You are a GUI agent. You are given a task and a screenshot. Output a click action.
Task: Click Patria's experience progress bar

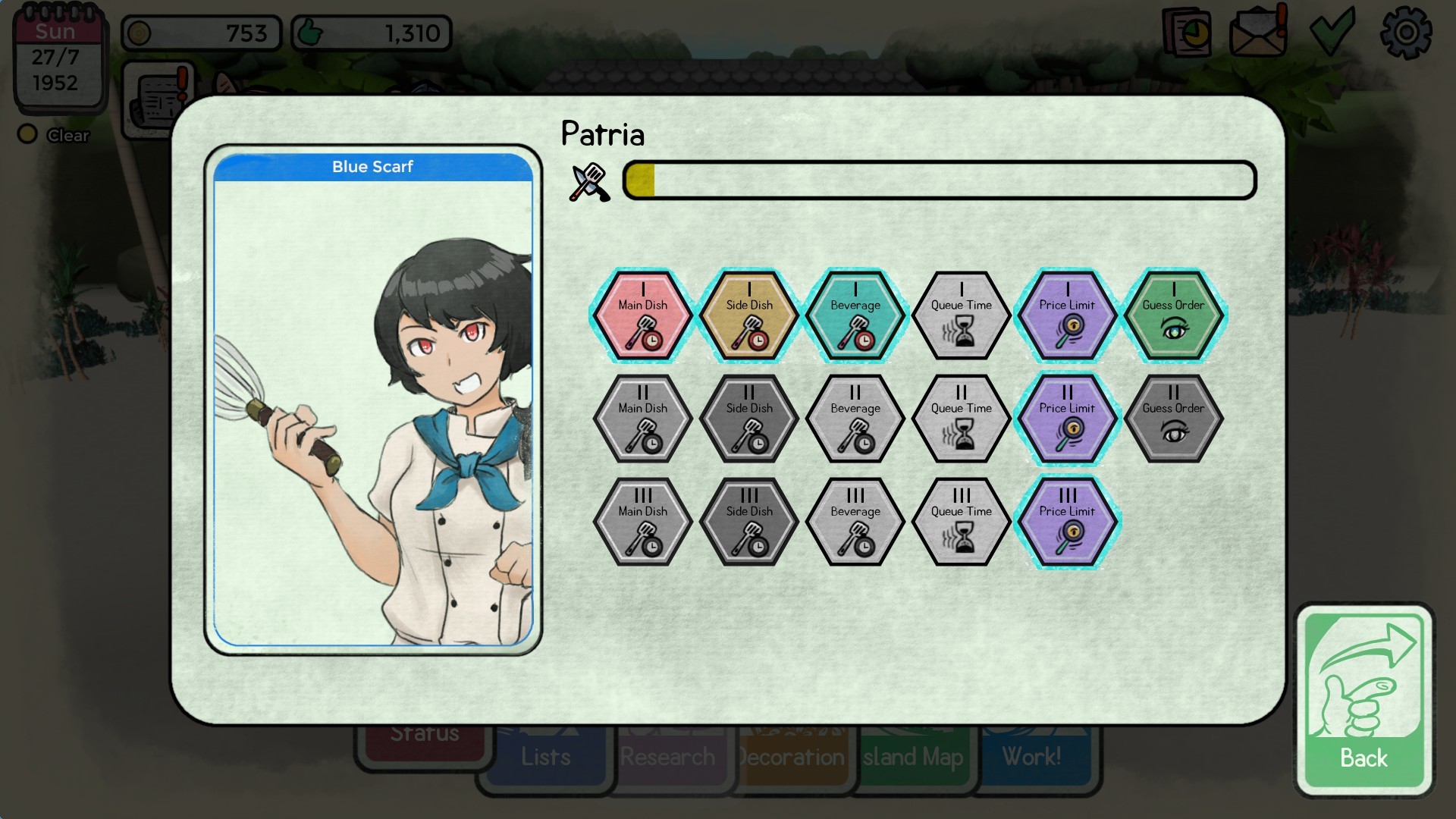(x=938, y=180)
